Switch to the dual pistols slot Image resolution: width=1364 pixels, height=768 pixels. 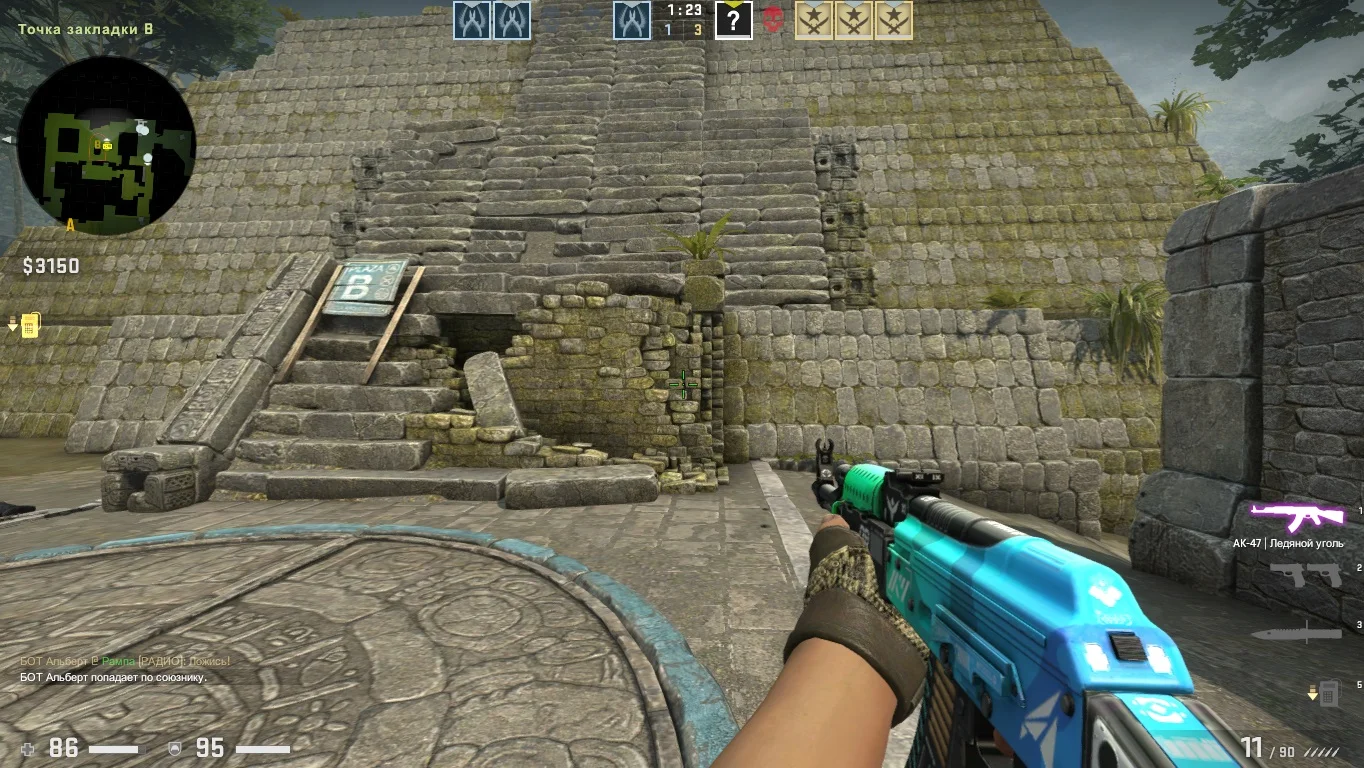click(1305, 575)
